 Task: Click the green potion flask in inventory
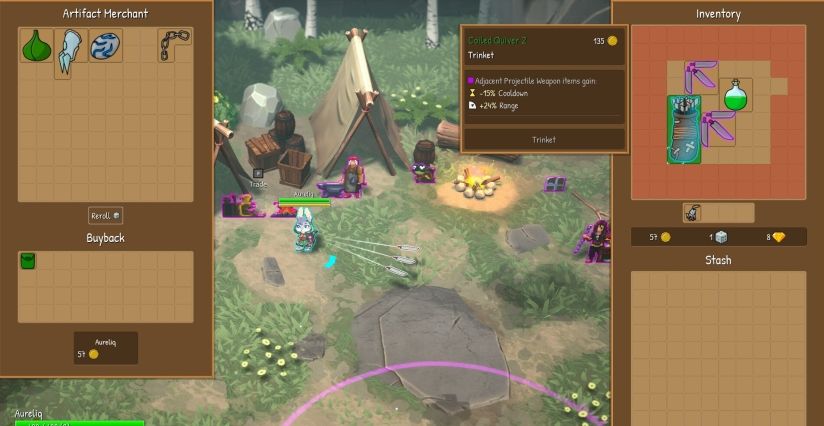(x=737, y=96)
